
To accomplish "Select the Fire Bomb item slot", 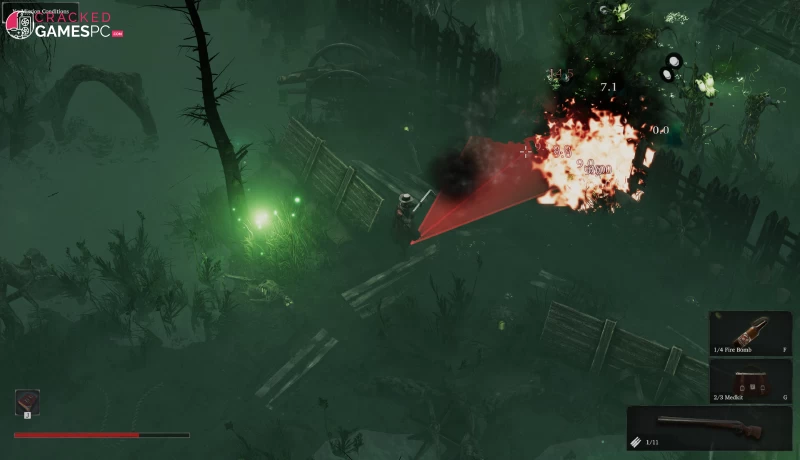I will point(750,334).
